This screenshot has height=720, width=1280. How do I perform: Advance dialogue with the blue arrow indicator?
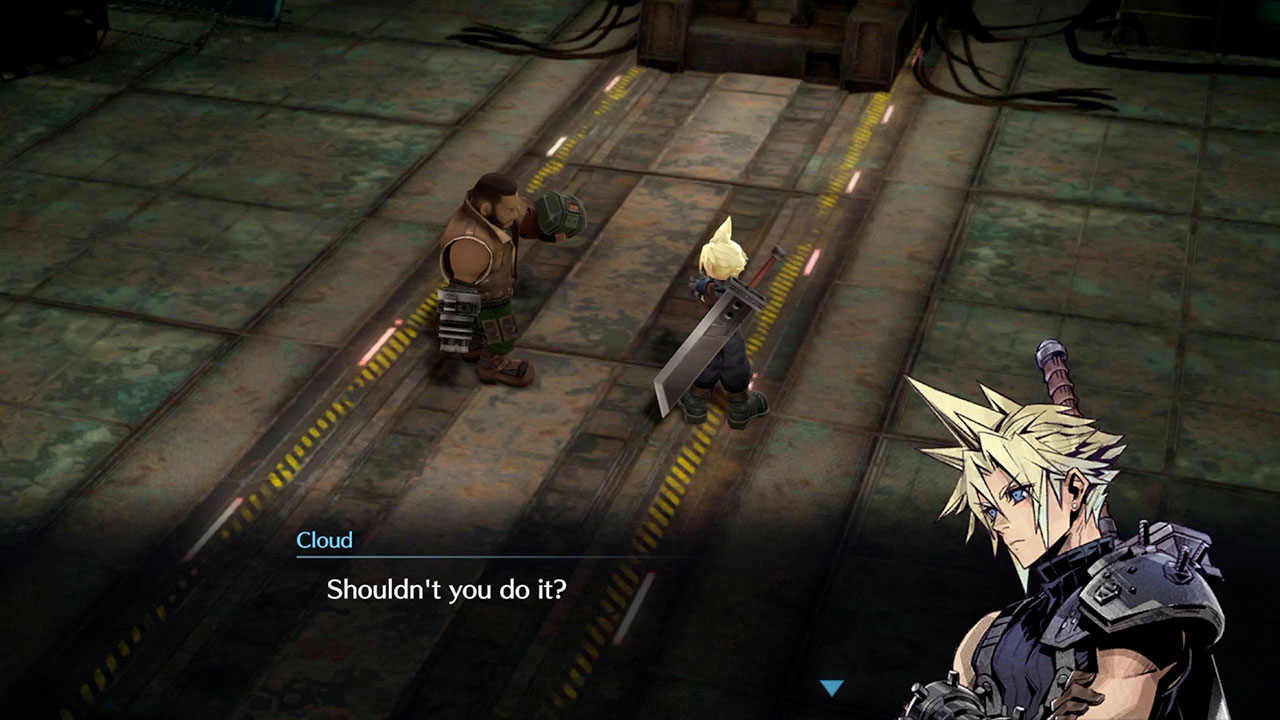click(x=831, y=687)
